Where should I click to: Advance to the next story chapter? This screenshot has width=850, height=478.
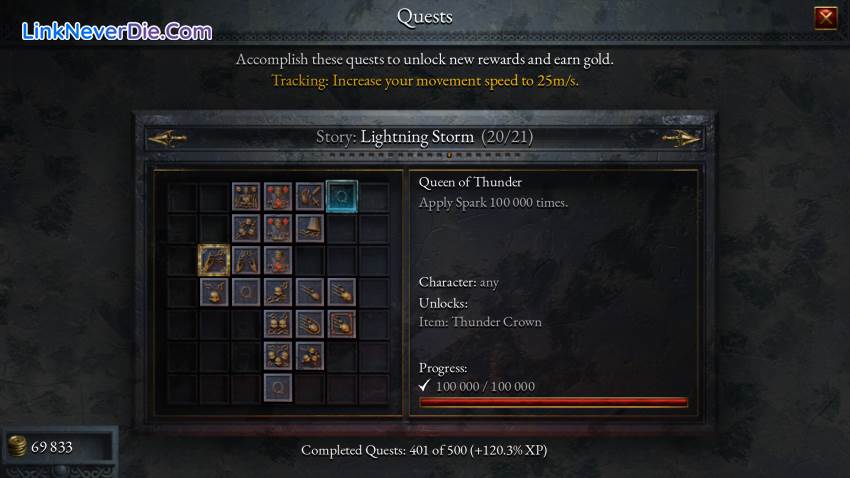[680, 138]
